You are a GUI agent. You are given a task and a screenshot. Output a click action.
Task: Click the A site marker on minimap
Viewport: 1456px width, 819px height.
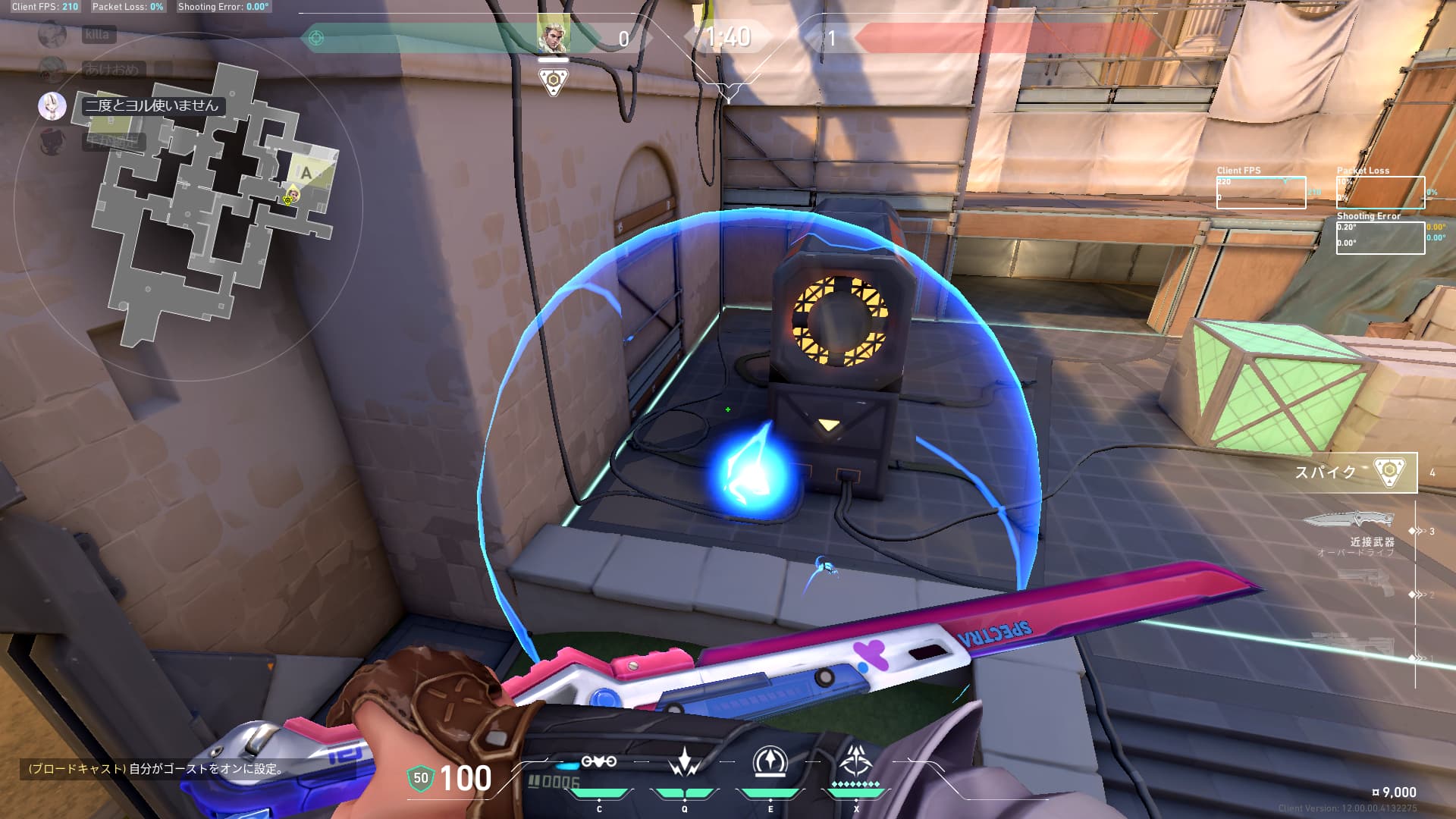click(x=306, y=174)
